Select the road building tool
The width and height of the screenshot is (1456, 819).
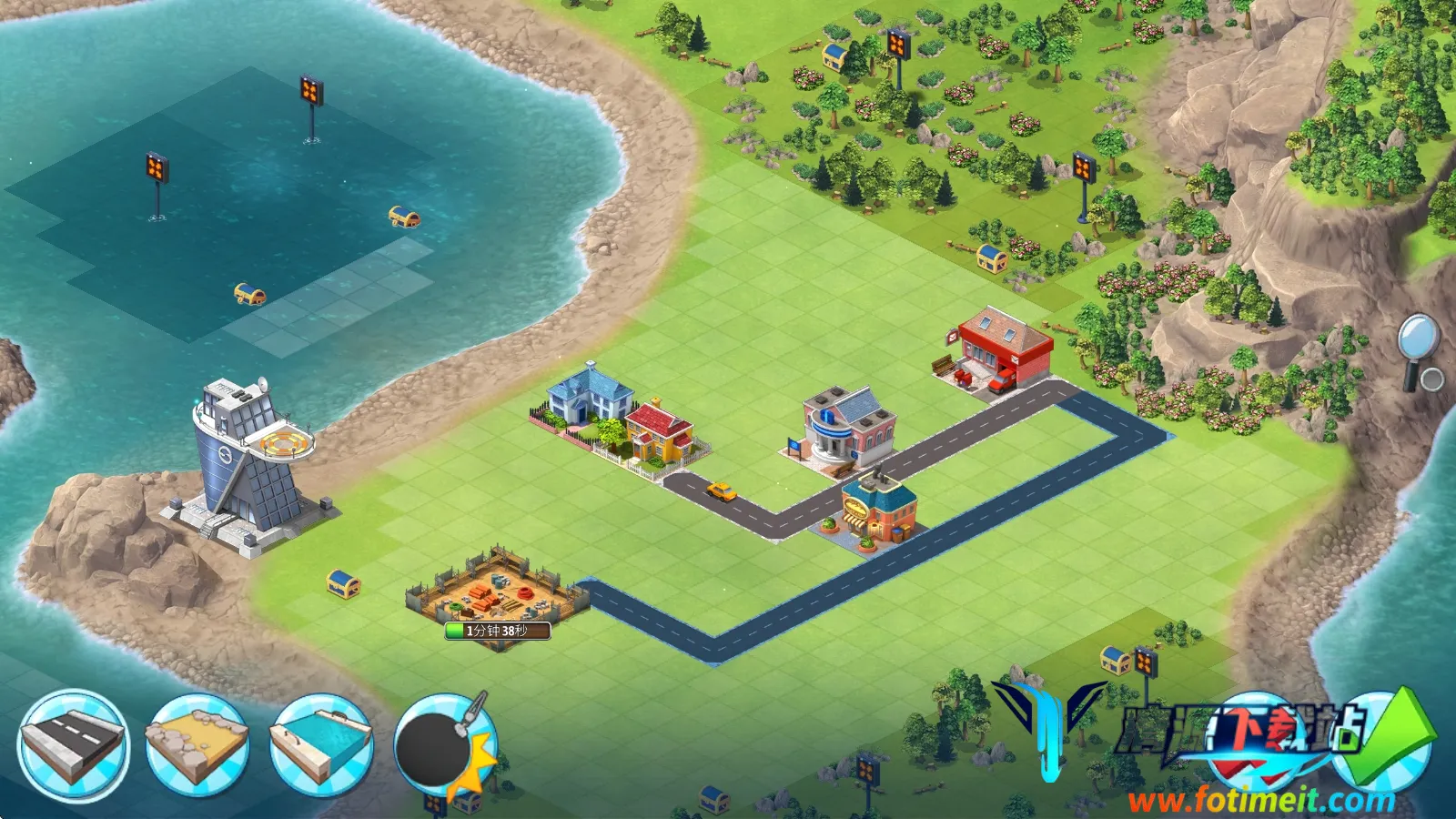(x=73, y=745)
